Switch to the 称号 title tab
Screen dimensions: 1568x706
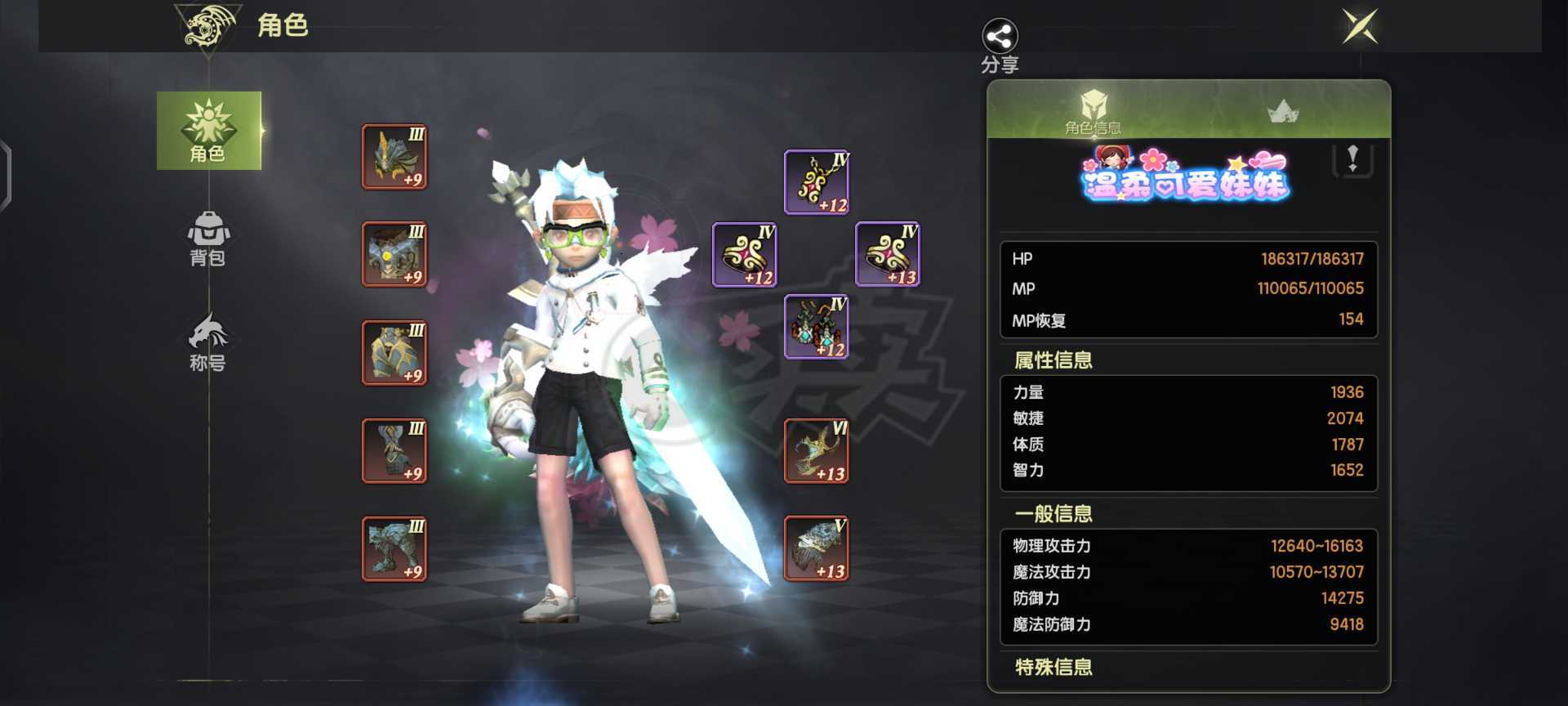[208, 343]
